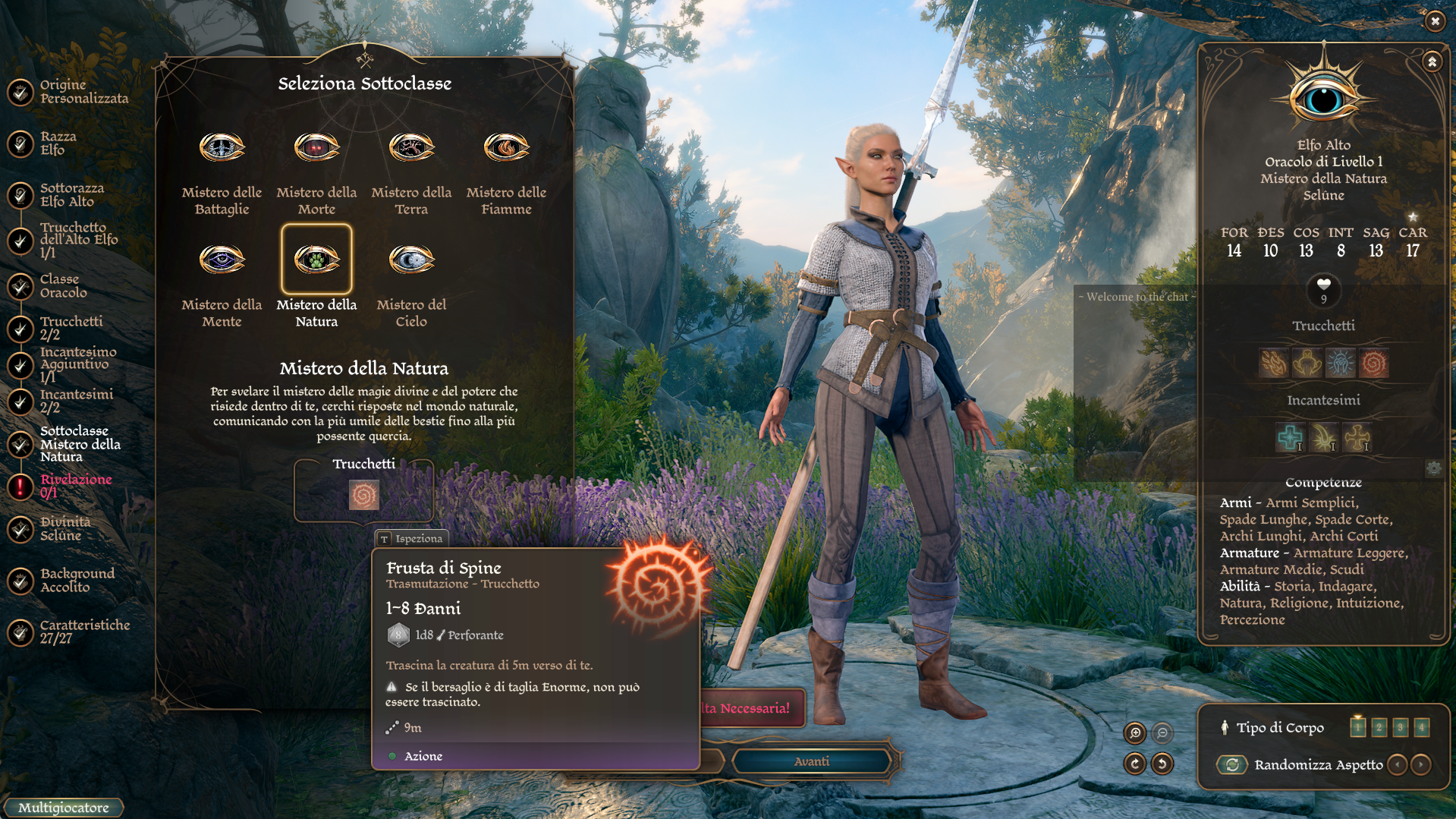Close the character creation screen
The image size is (1456, 819).
click(x=1435, y=21)
